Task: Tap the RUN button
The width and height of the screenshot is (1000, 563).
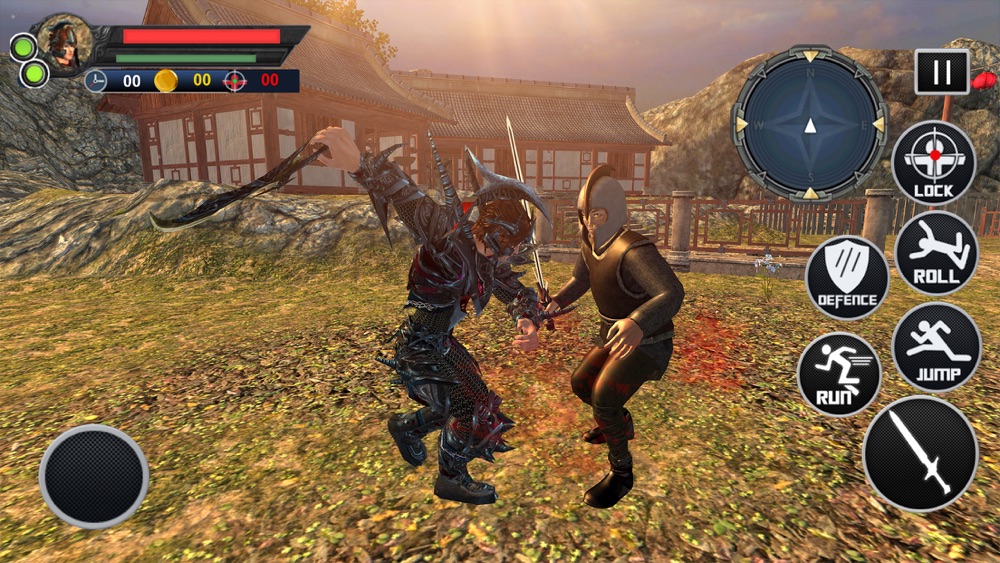Action: pos(839,374)
